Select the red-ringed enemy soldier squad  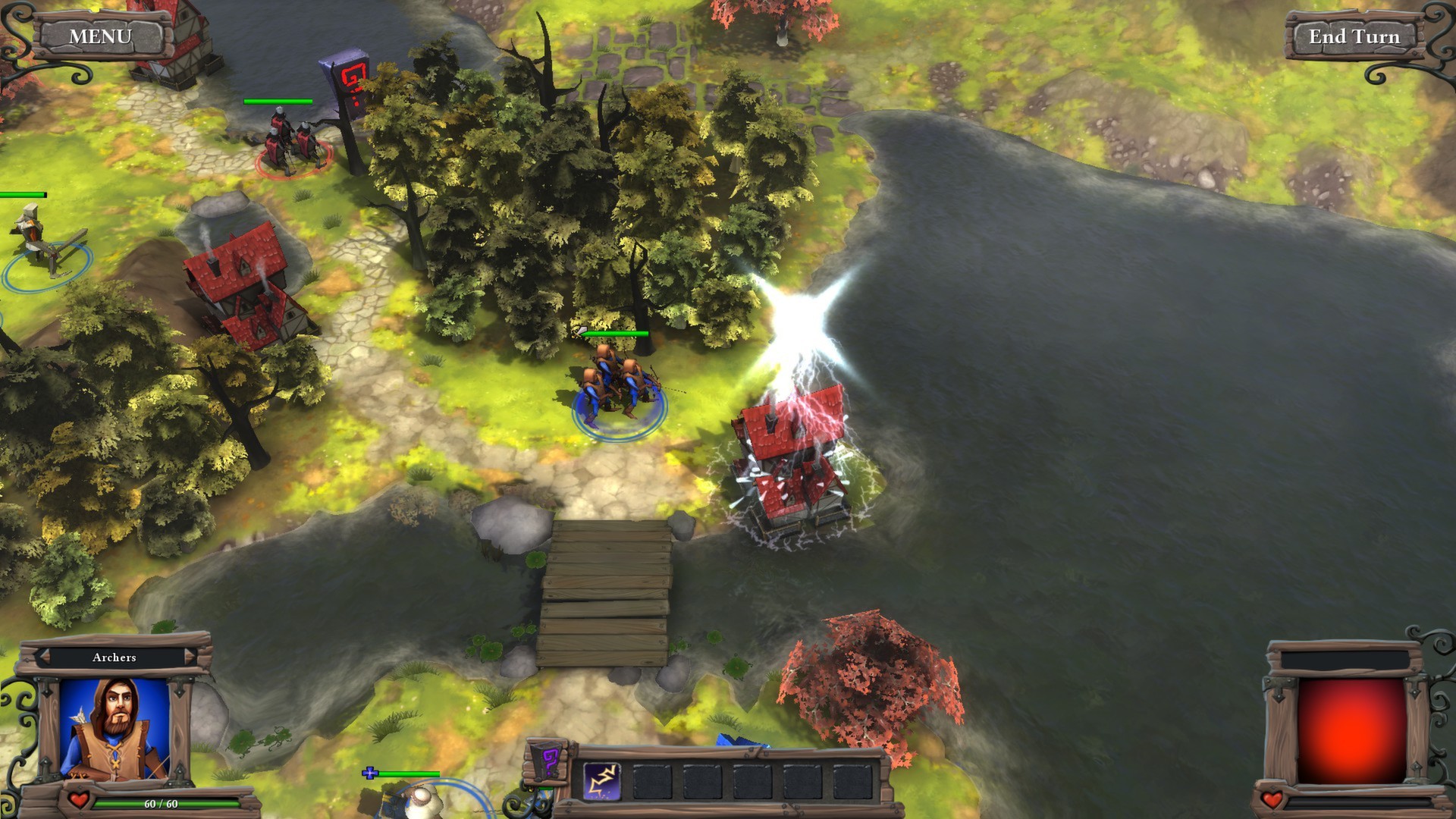point(292,144)
